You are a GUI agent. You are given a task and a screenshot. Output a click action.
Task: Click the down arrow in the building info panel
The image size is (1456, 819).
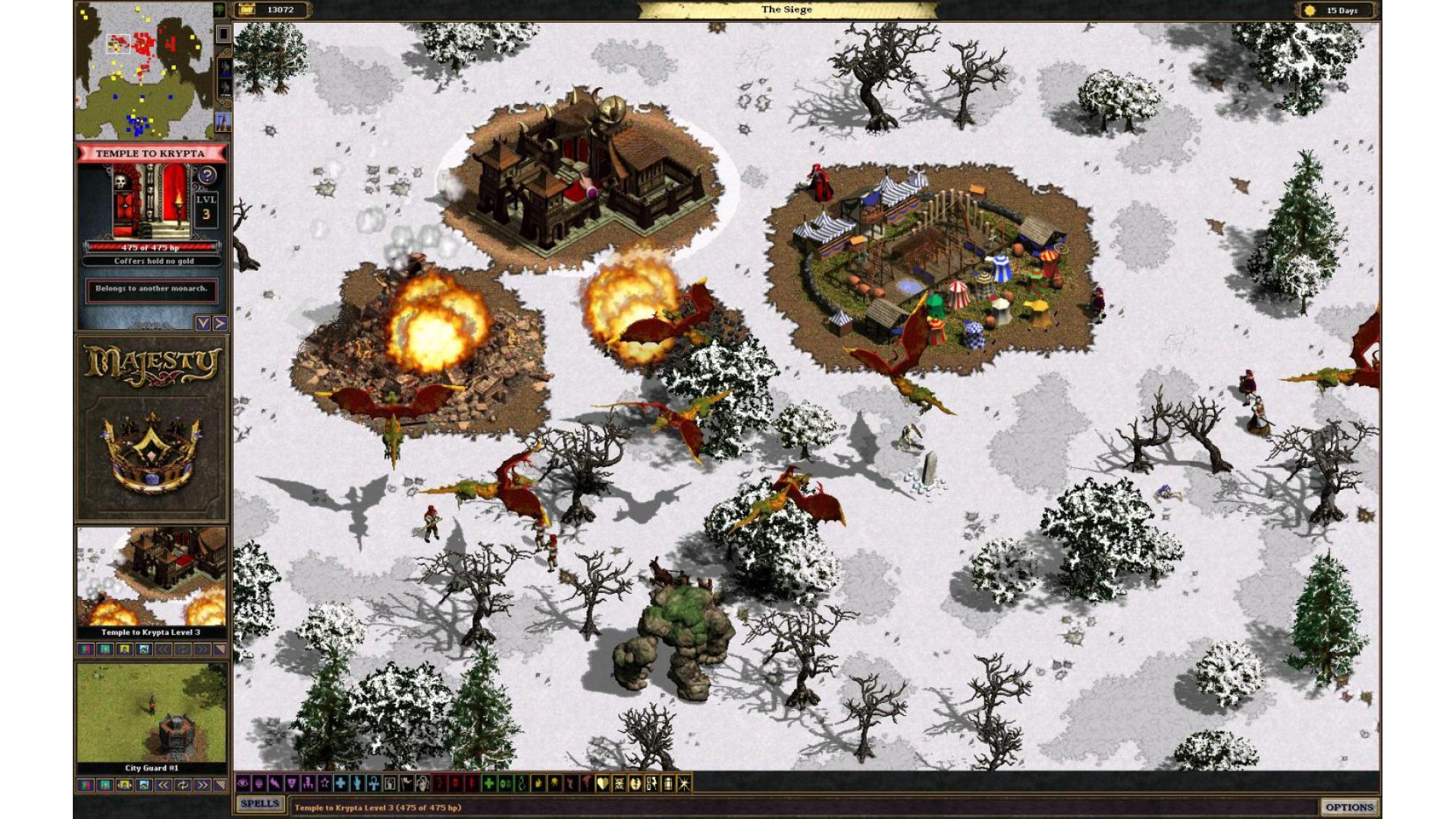[203, 324]
